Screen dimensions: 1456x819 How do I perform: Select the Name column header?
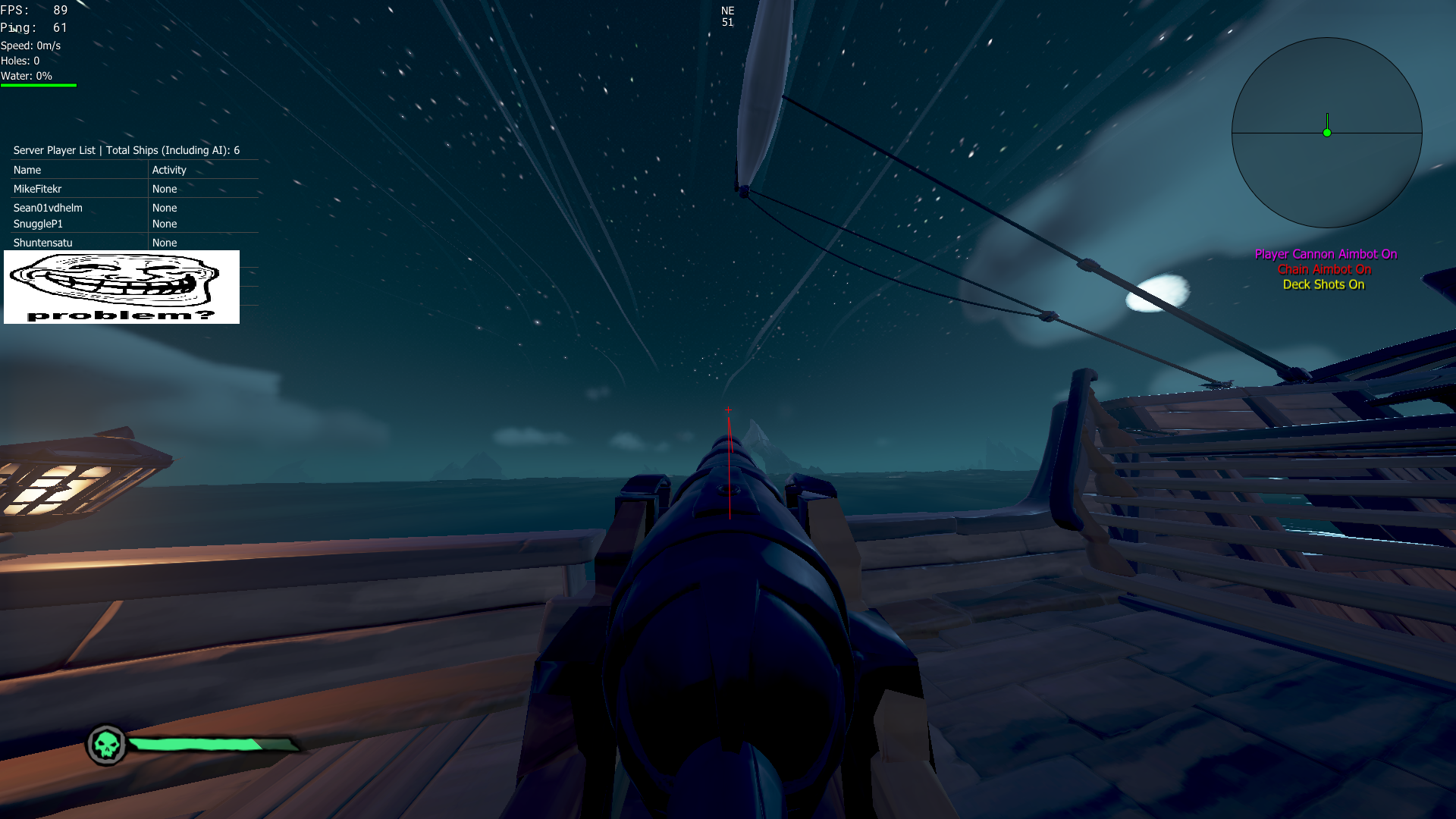pos(27,170)
